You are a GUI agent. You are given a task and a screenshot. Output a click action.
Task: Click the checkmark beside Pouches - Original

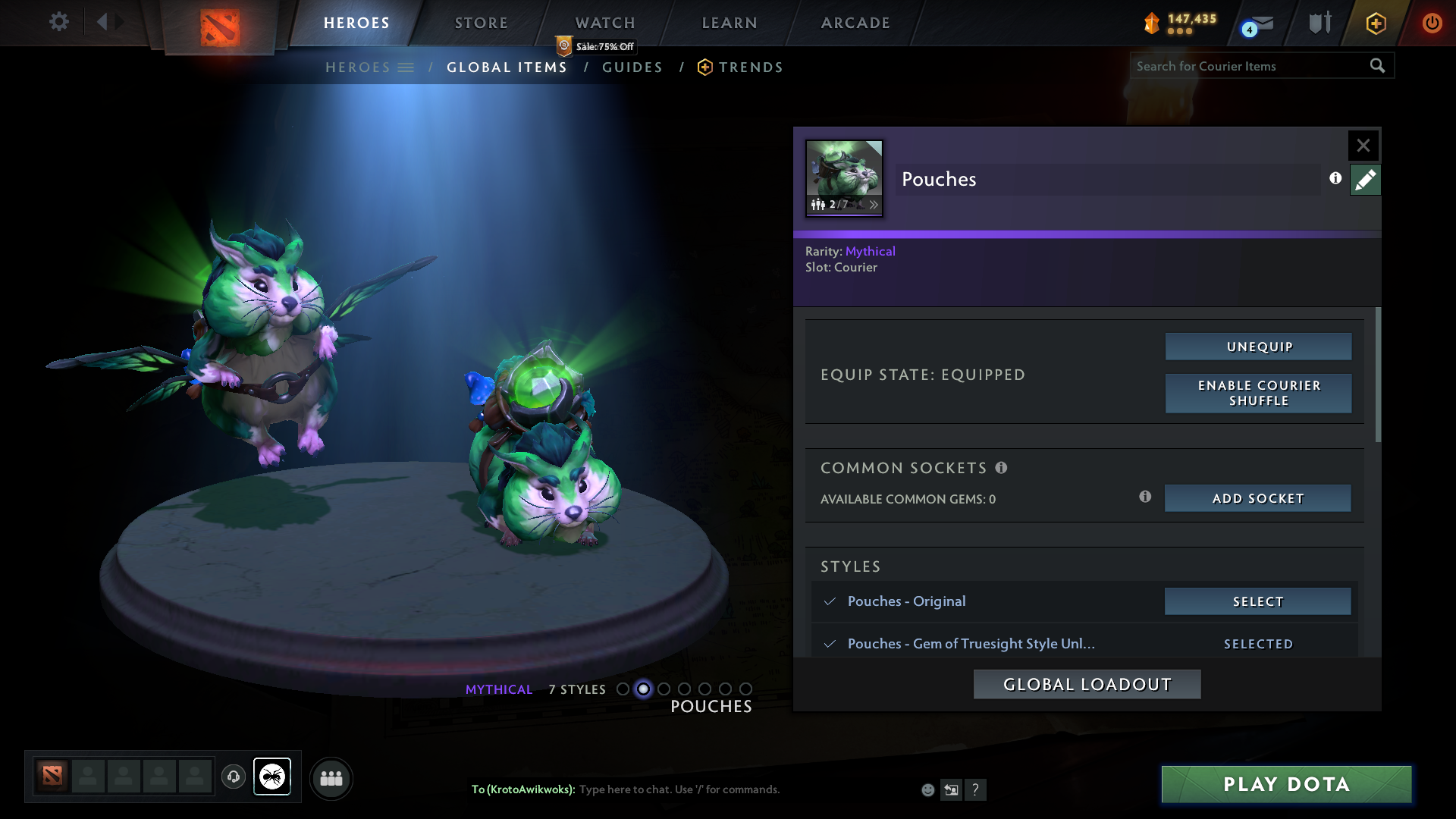[x=830, y=601]
